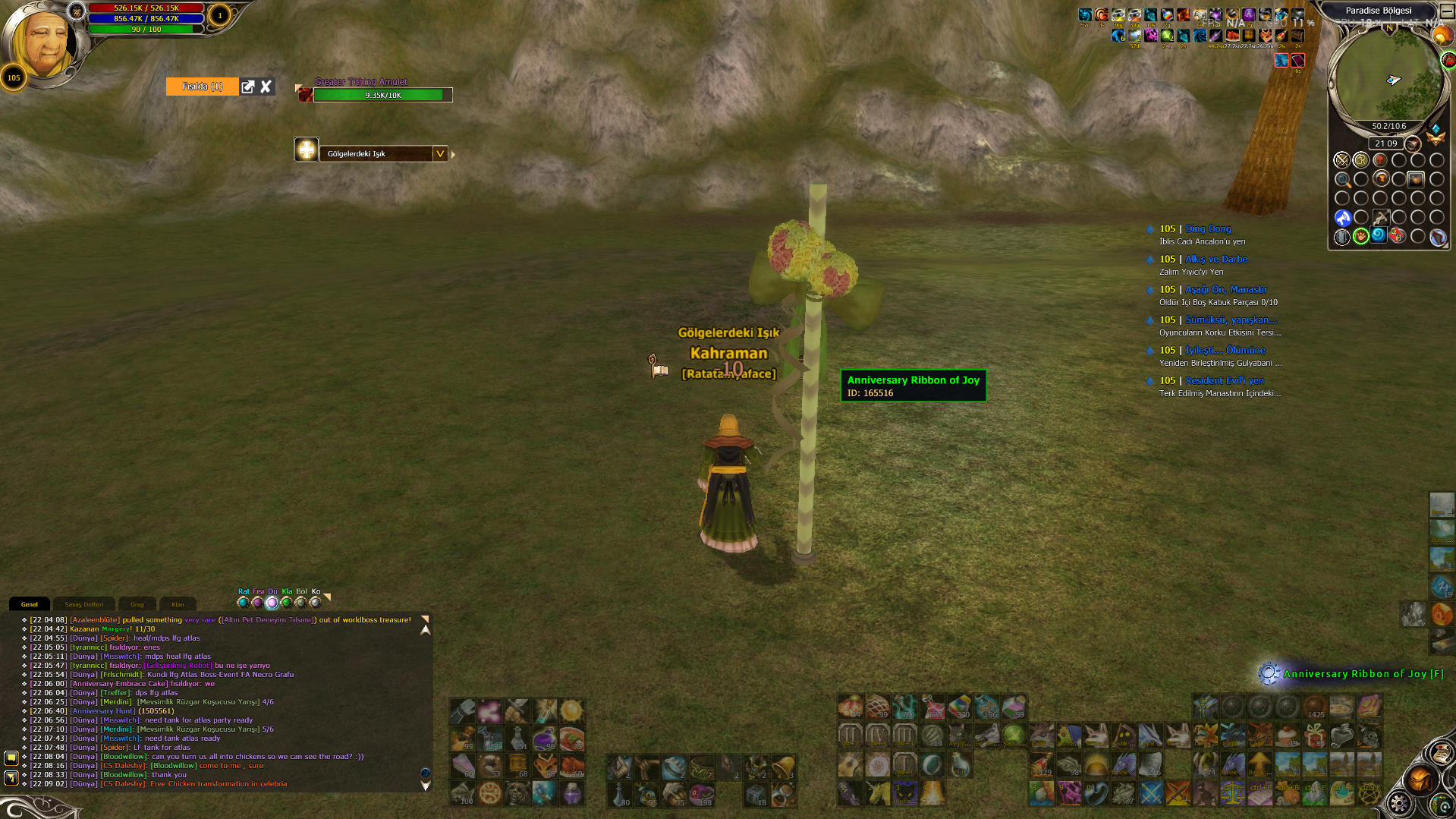Select the Klan chat tab
The width and height of the screenshot is (1456, 819).
(178, 604)
